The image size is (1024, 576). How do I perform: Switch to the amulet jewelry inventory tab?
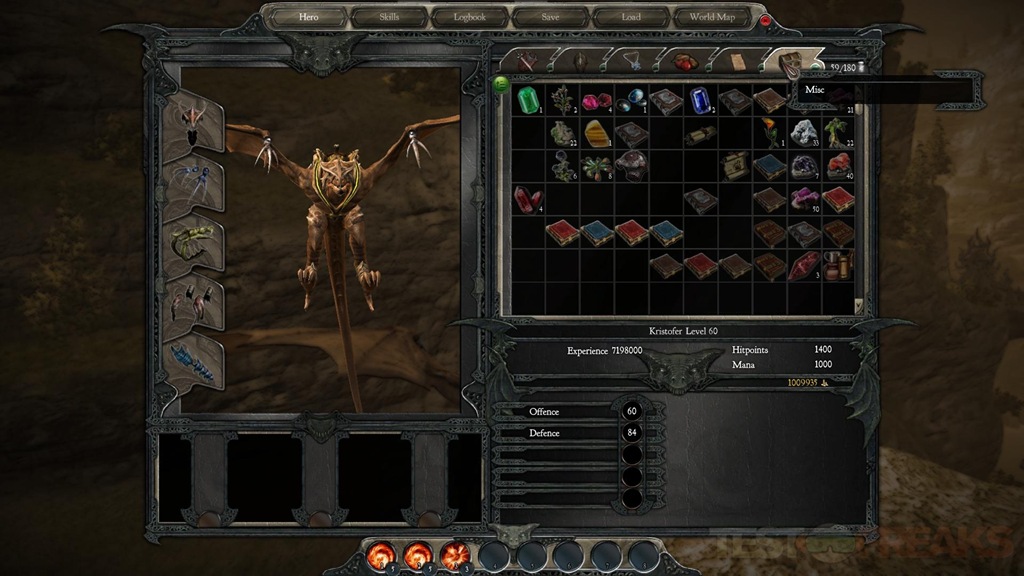click(x=632, y=61)
